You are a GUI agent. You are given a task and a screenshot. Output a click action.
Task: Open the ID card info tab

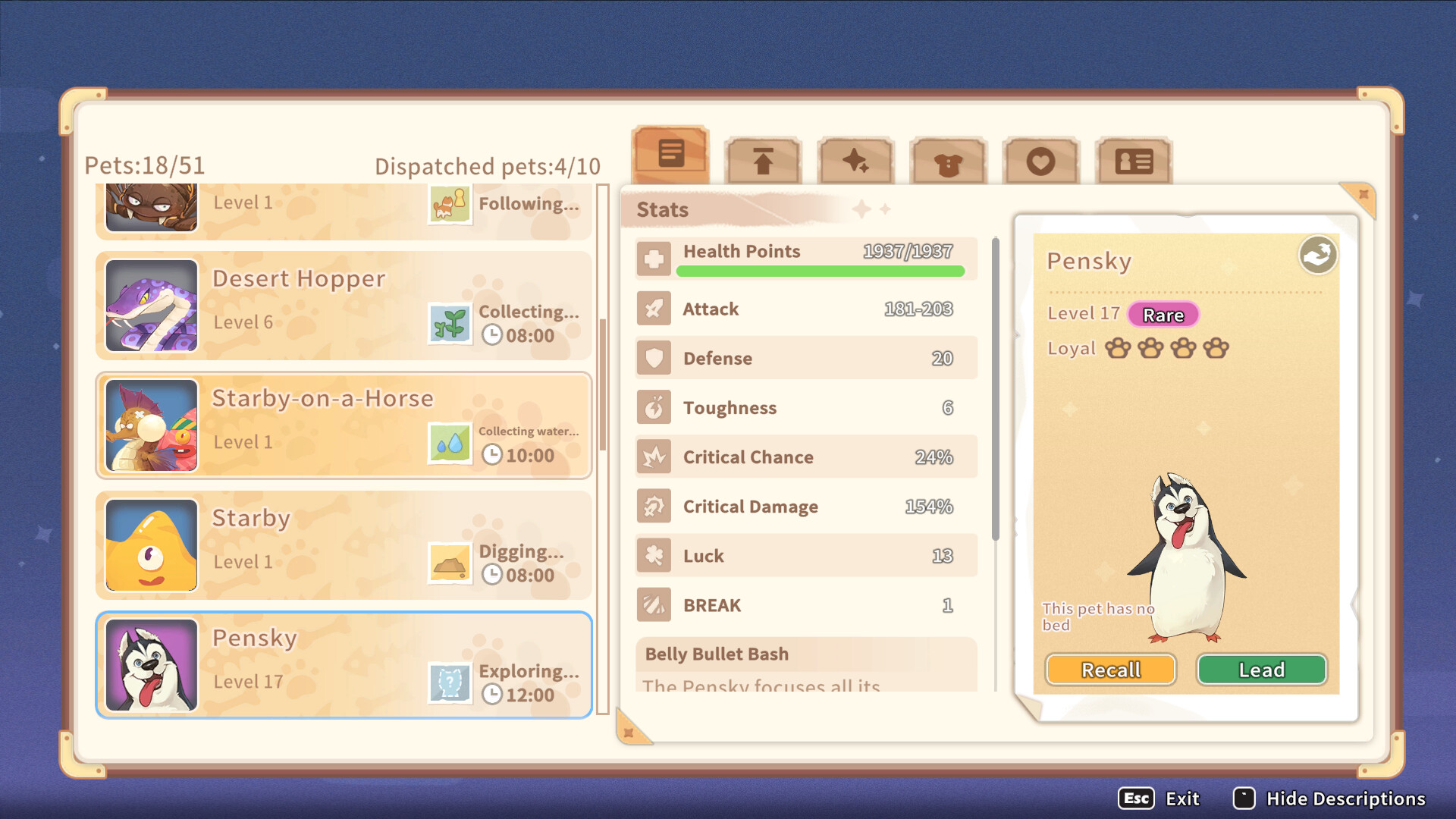1133,159
